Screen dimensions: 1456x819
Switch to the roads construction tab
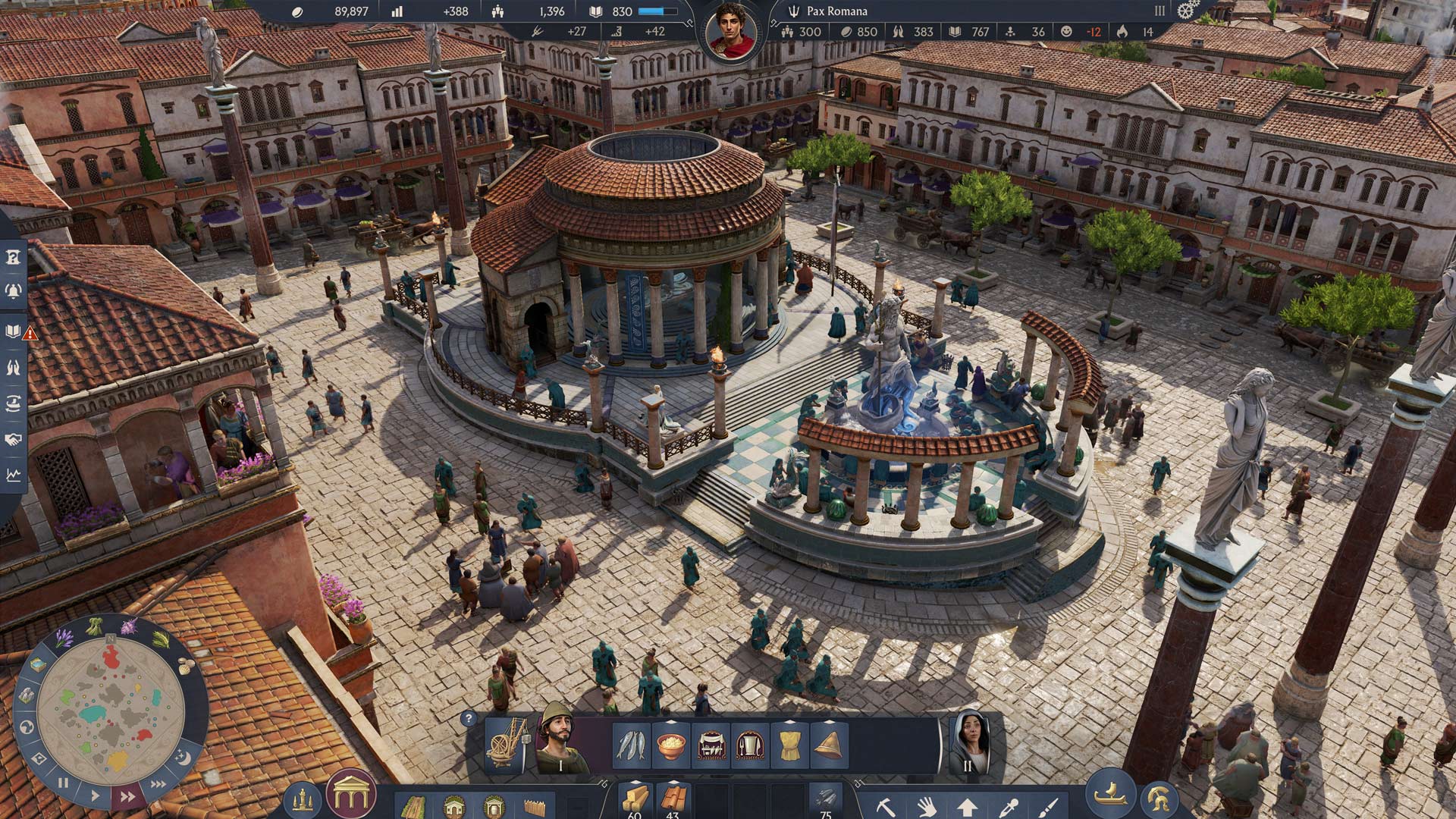click(415, 806)
